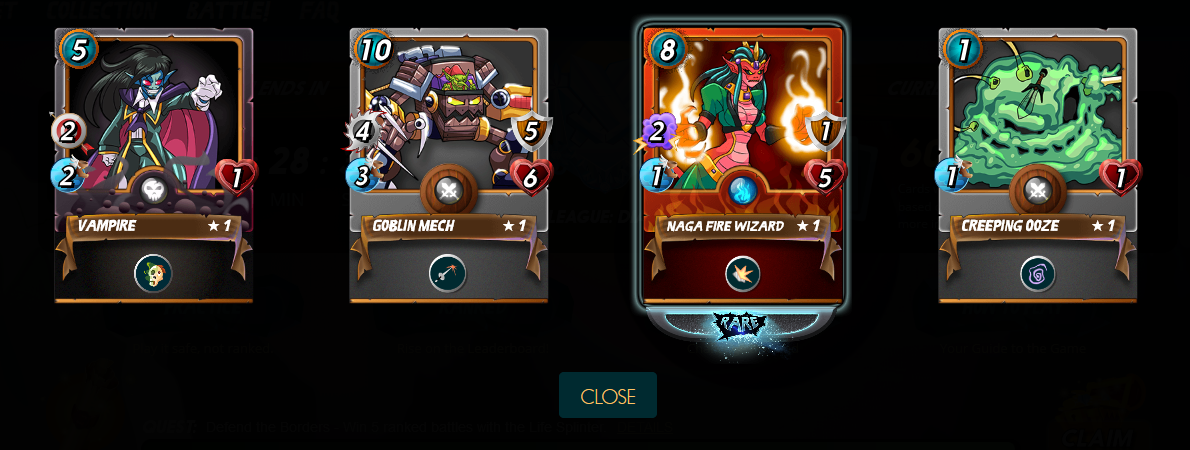This screenshot has width=1190, height=450.
Task: Check the Naga Fire Wizard's ability icon
Action: click(742, 273)
